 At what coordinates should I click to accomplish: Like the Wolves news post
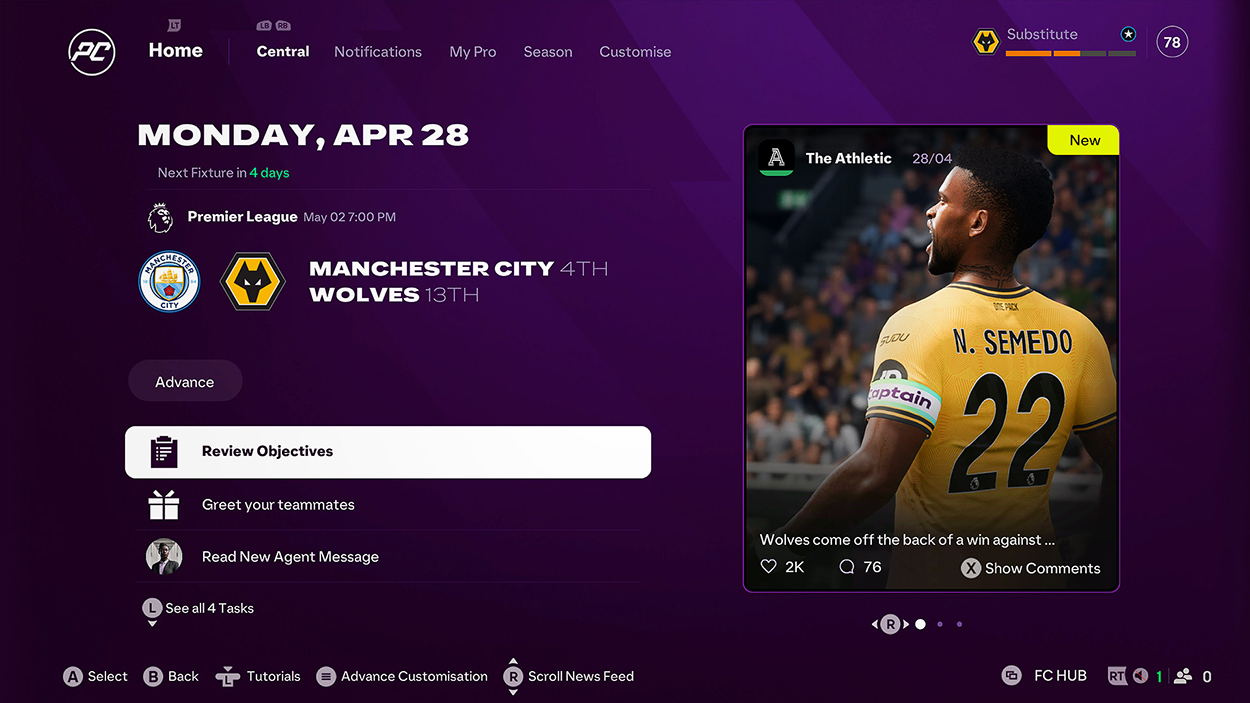pyautogui.click(x=769, y=567)
